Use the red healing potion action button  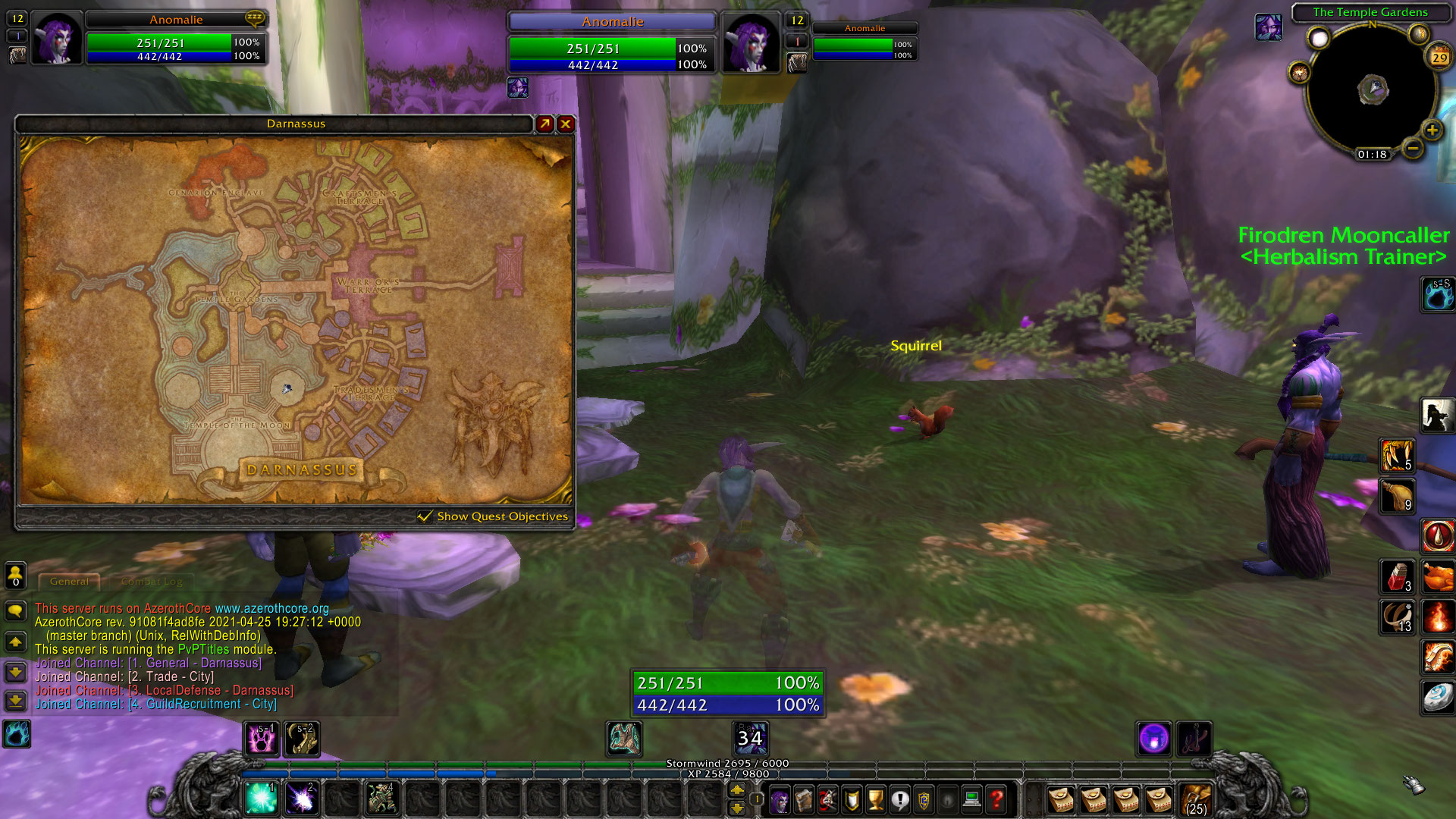1398,577
